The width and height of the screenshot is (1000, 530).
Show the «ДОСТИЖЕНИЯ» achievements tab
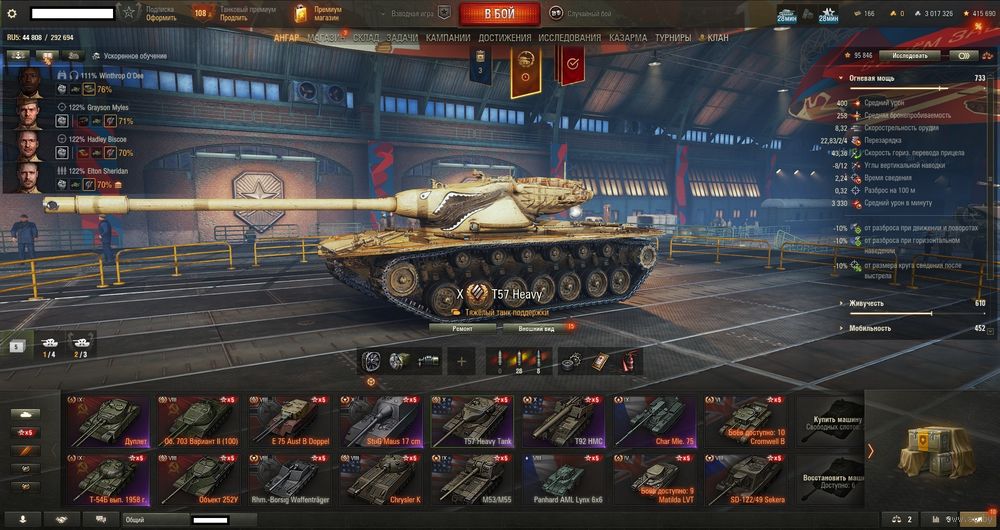504,38
